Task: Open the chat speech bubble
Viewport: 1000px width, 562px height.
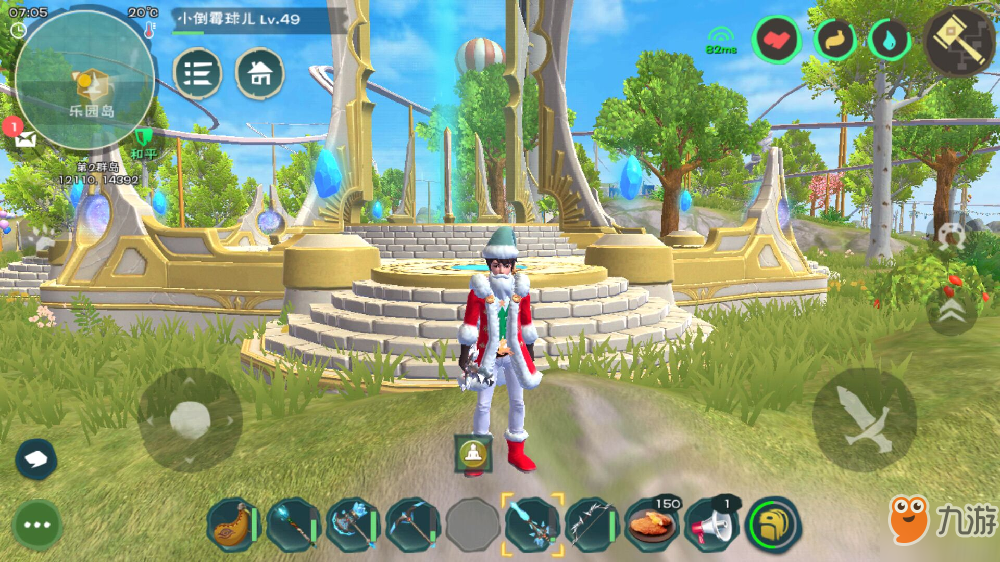Action: [36, 459]
